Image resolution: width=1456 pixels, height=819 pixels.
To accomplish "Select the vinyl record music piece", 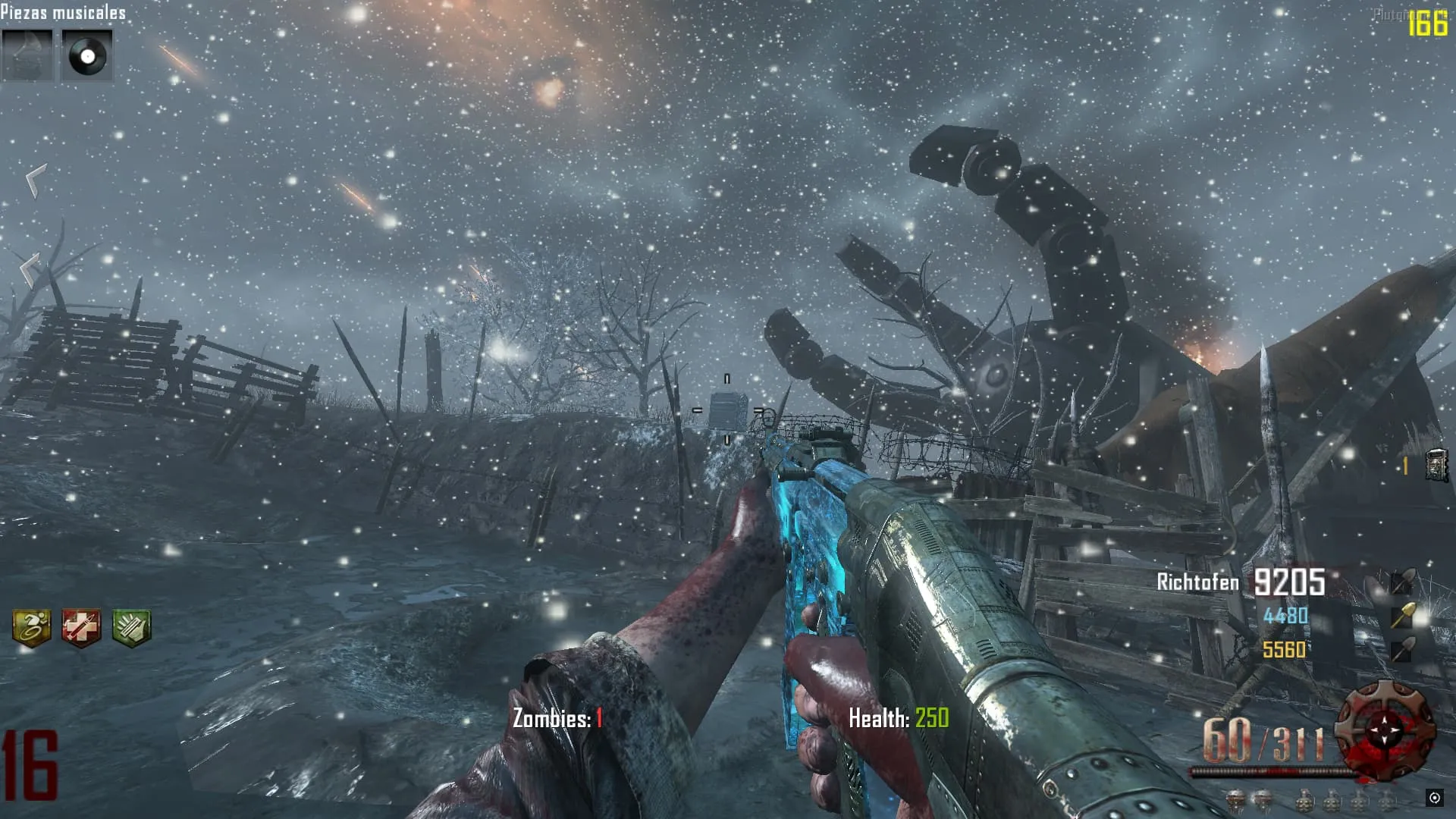I will (x=86, y=55).
